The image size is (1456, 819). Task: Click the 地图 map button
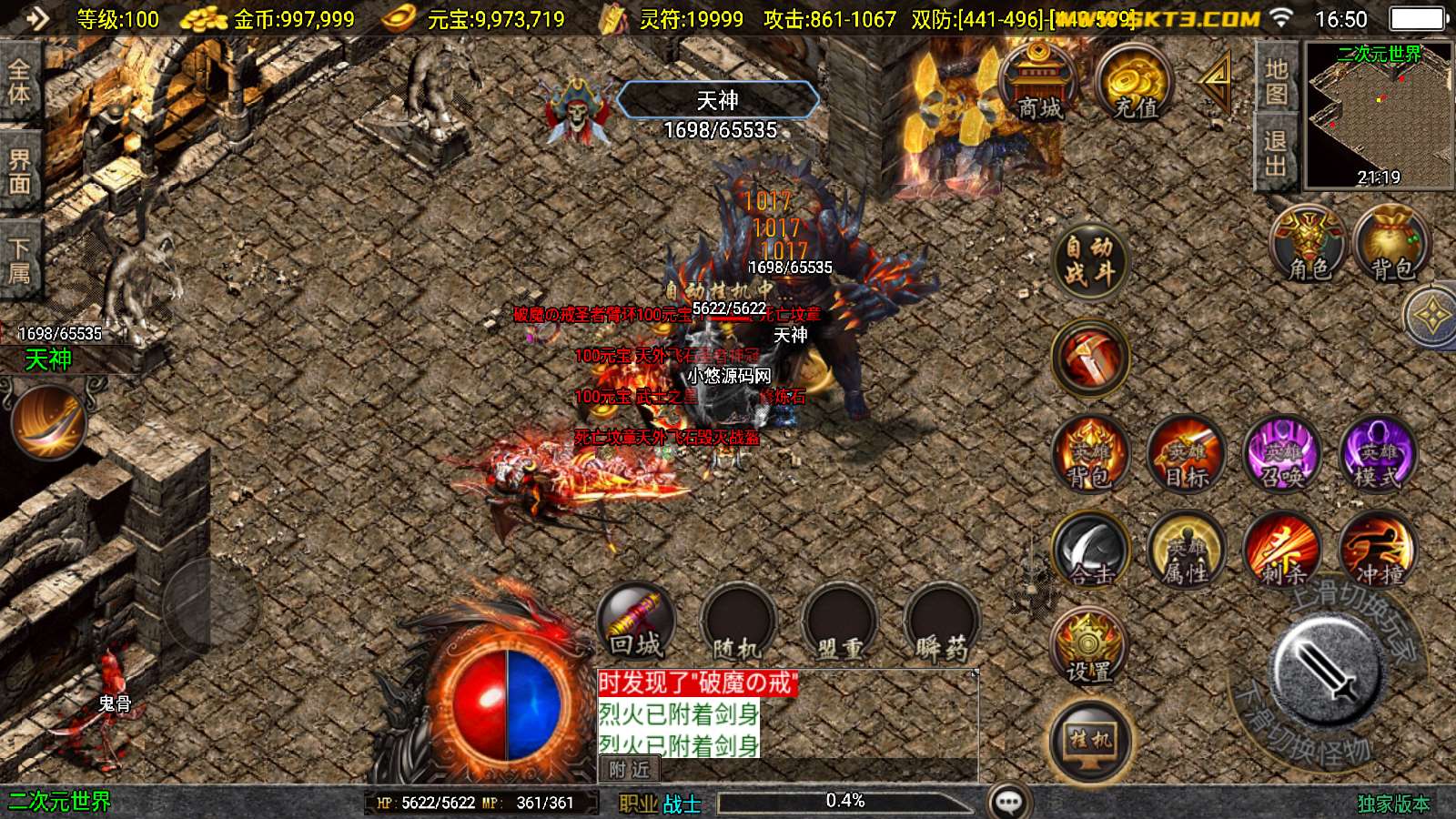1275,80
